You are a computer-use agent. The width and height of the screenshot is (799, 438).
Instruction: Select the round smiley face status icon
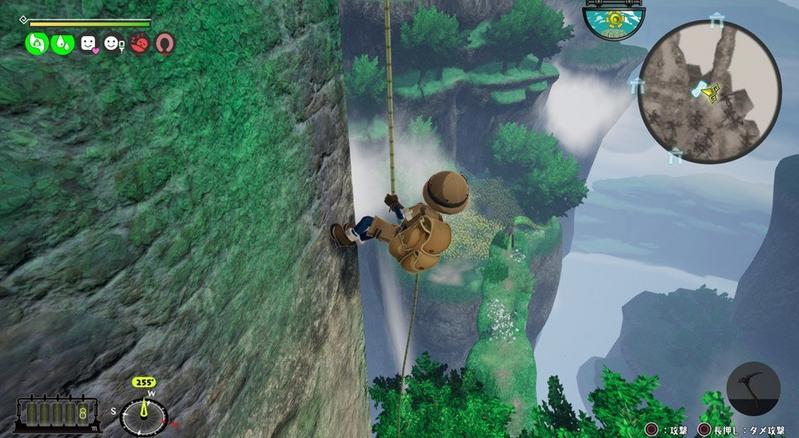(x=113, y=43)
